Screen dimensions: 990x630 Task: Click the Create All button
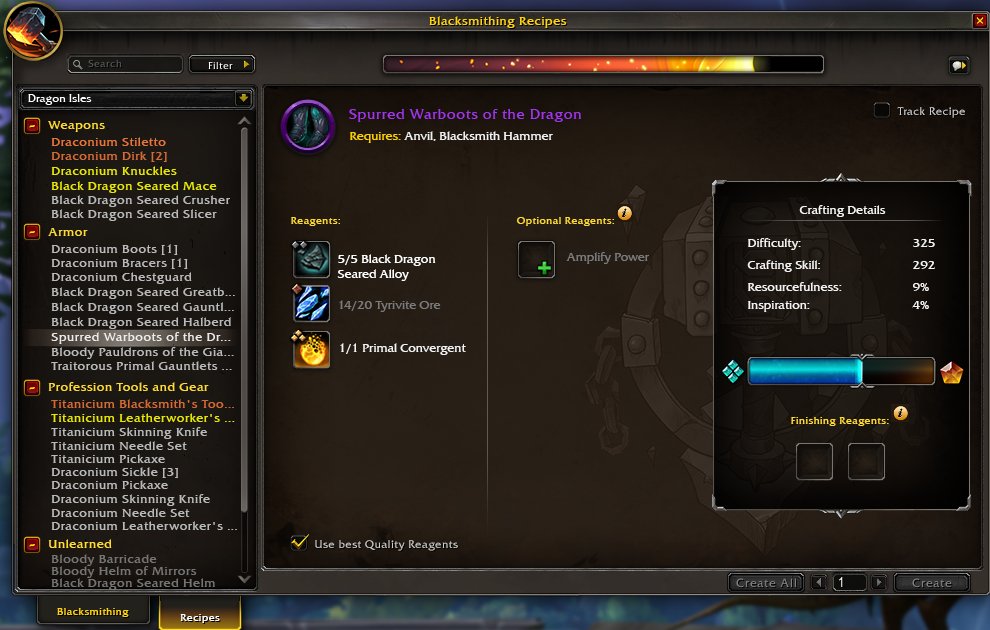(x=767, y=582)
